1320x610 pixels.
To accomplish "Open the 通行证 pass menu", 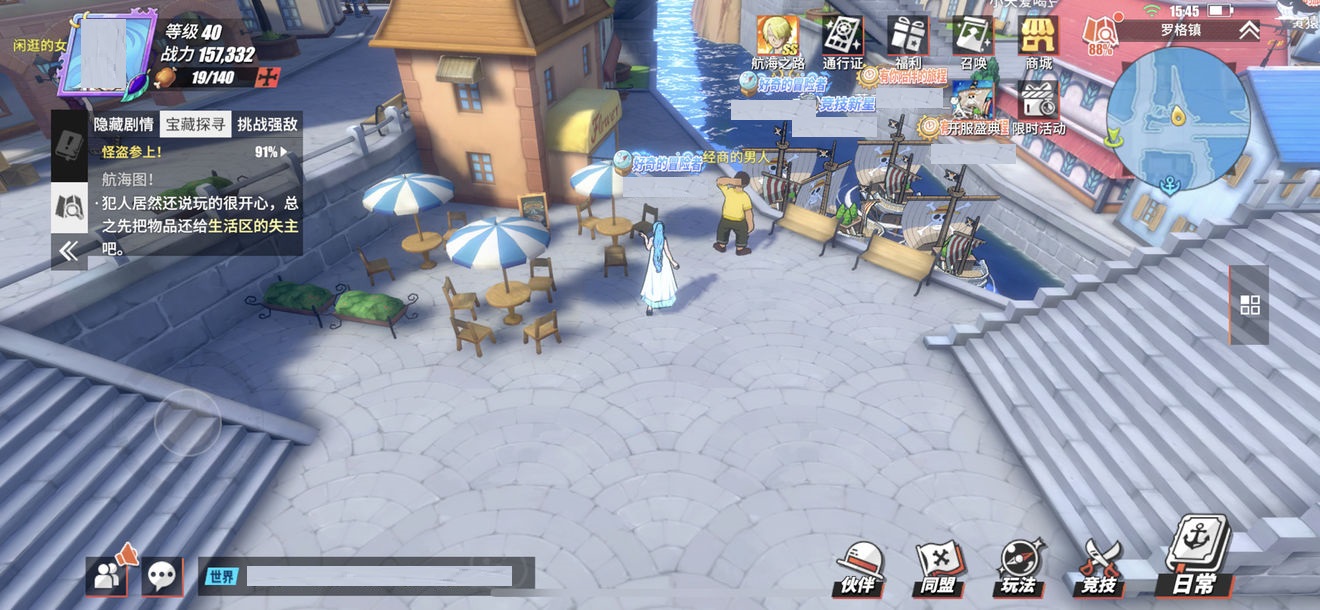I will 842,38.
